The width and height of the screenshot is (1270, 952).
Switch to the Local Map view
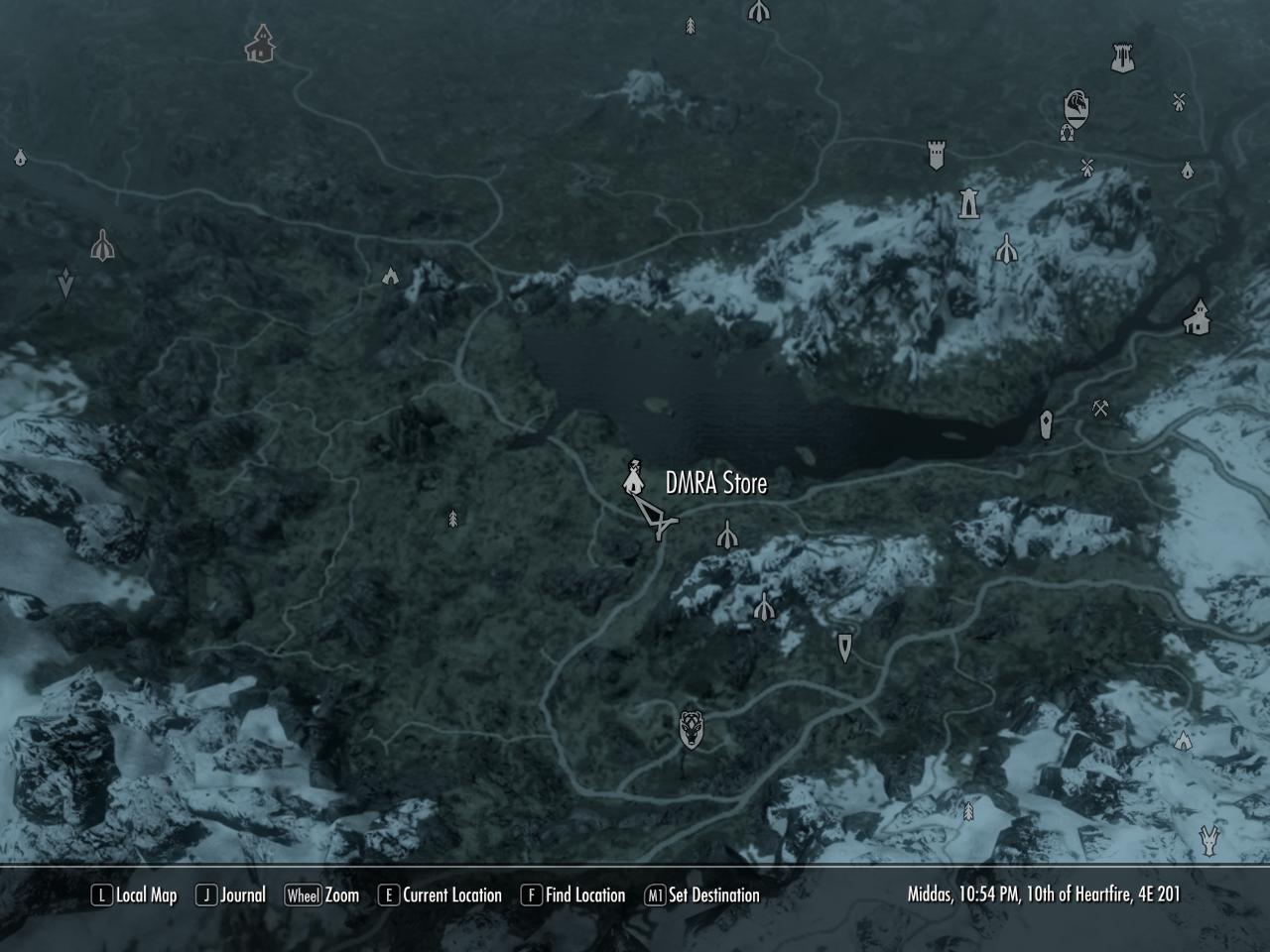(147, 894)
